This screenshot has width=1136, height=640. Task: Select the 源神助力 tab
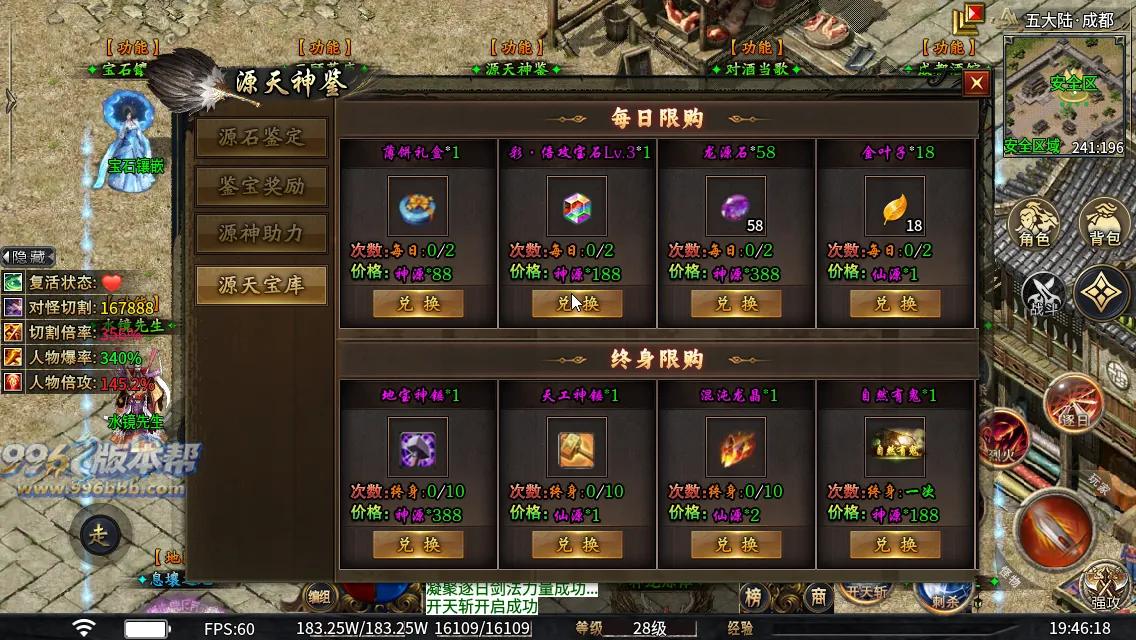pos(261,234)
